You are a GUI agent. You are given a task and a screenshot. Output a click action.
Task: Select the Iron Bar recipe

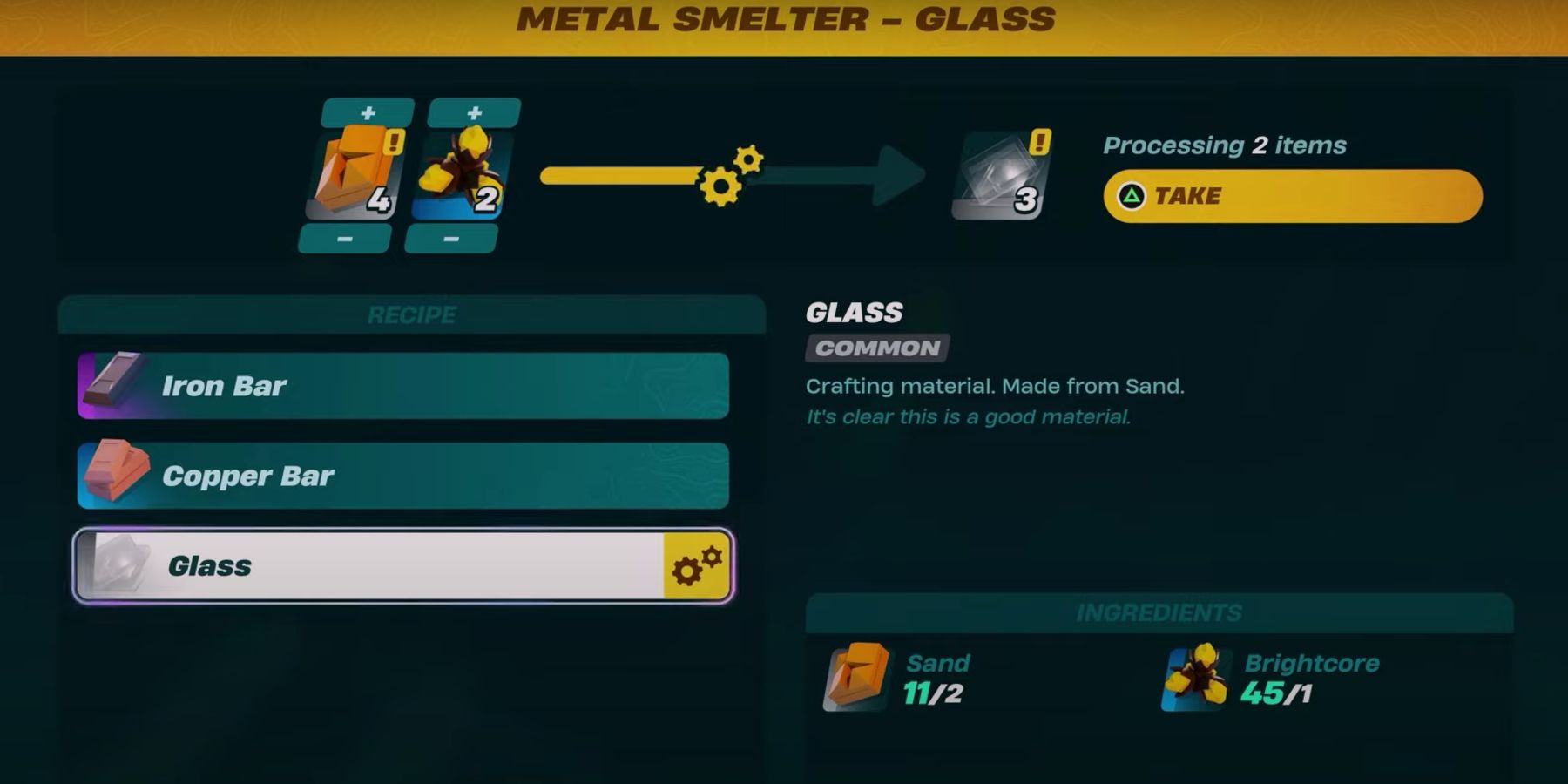(x=401, y=386)
